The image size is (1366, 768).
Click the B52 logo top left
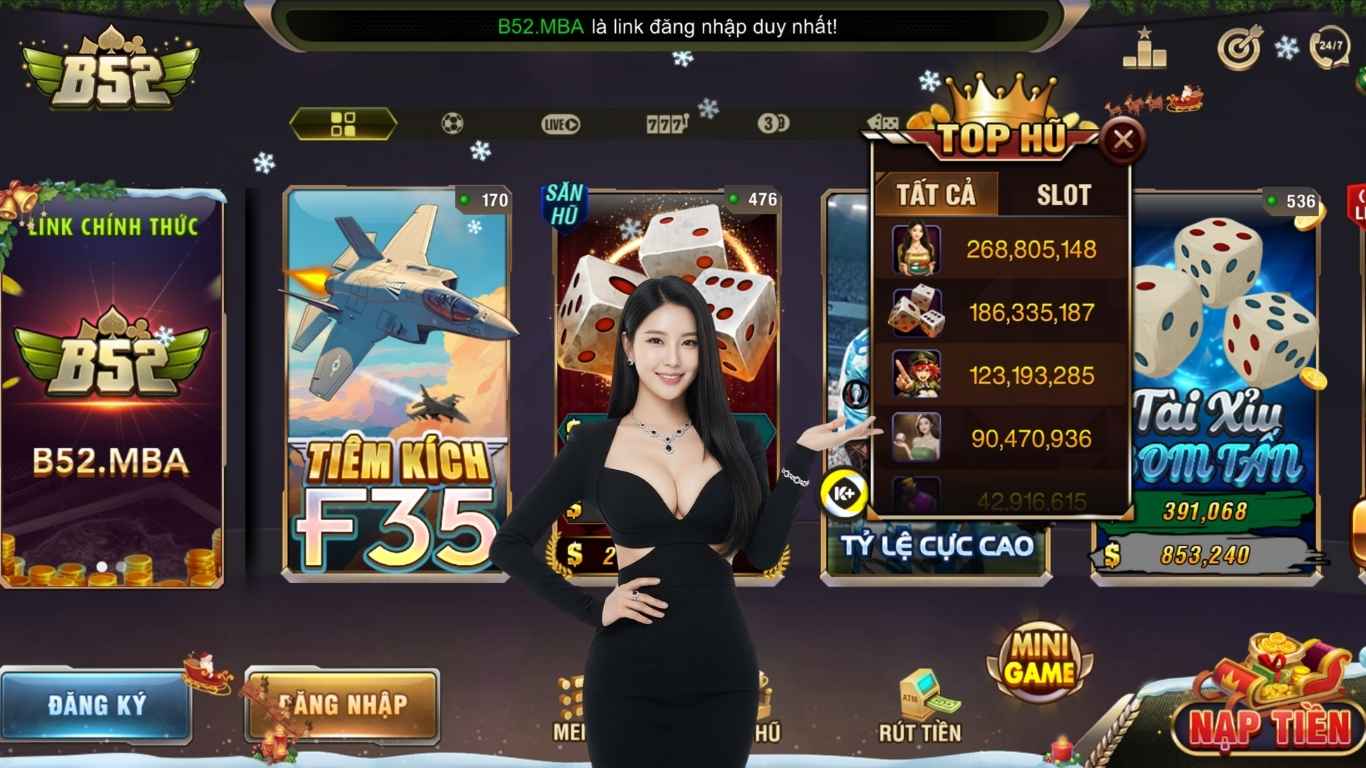(x=110, y=70)
